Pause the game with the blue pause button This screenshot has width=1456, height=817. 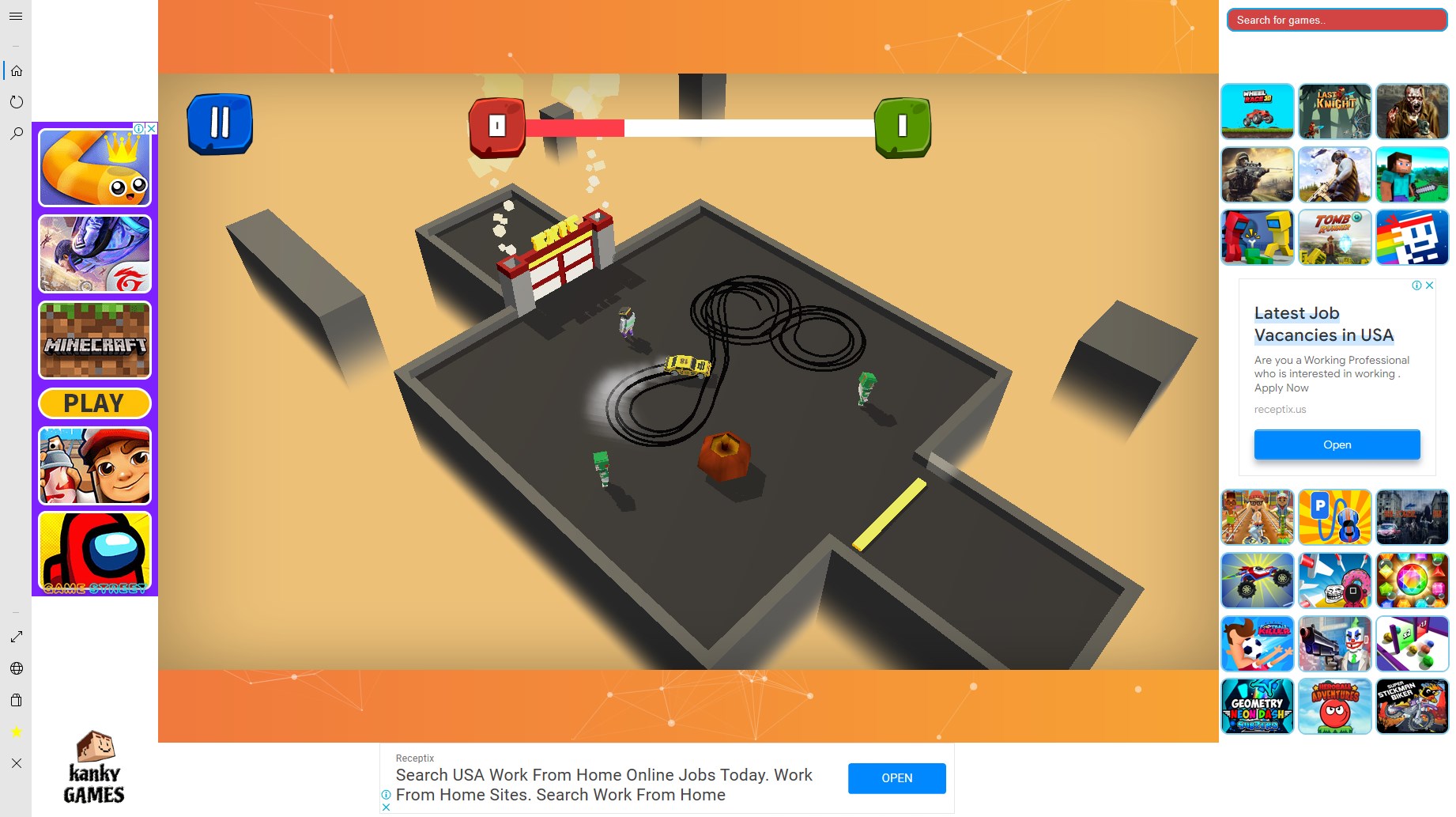point(220,123)
